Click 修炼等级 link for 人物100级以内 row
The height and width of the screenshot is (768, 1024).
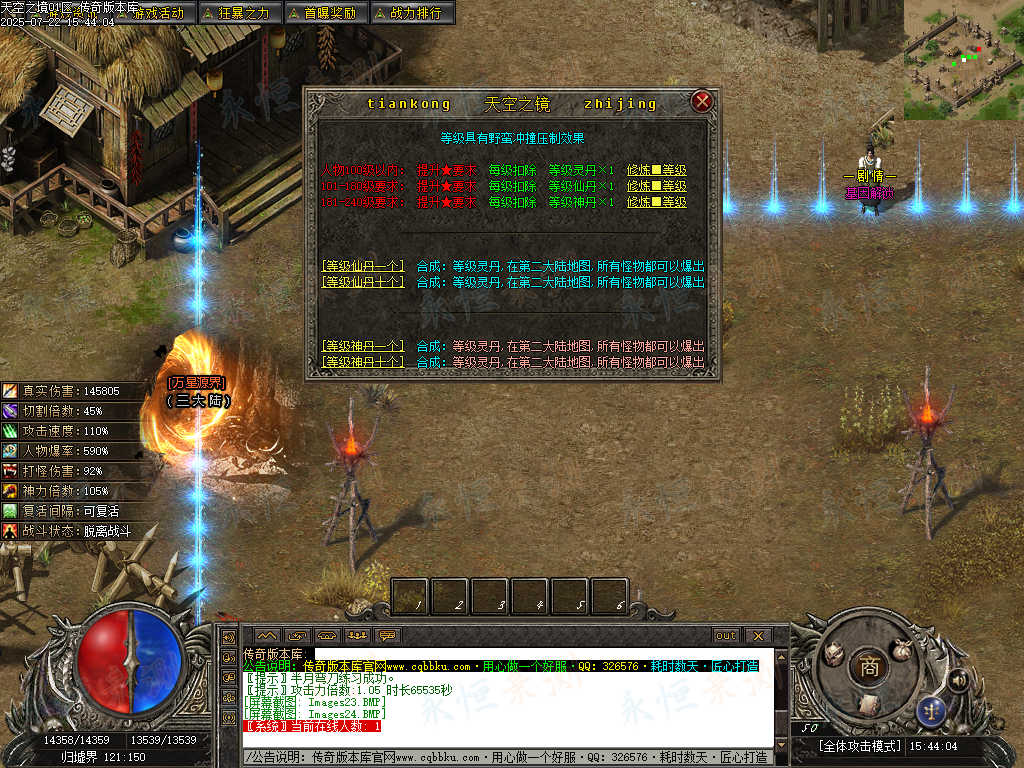(x=657, y=170)
